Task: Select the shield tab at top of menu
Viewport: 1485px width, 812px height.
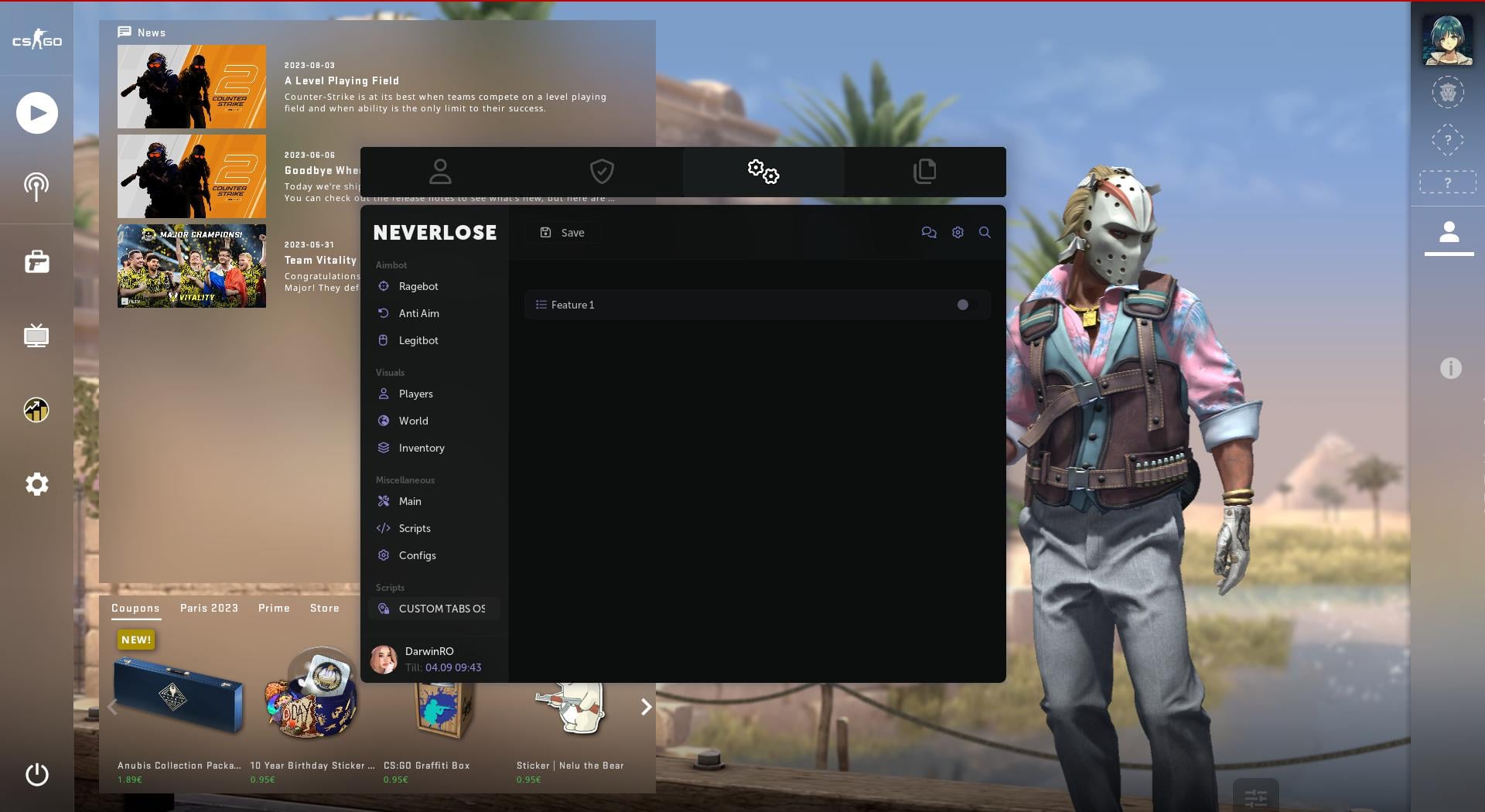Action: tap(602, 171)
